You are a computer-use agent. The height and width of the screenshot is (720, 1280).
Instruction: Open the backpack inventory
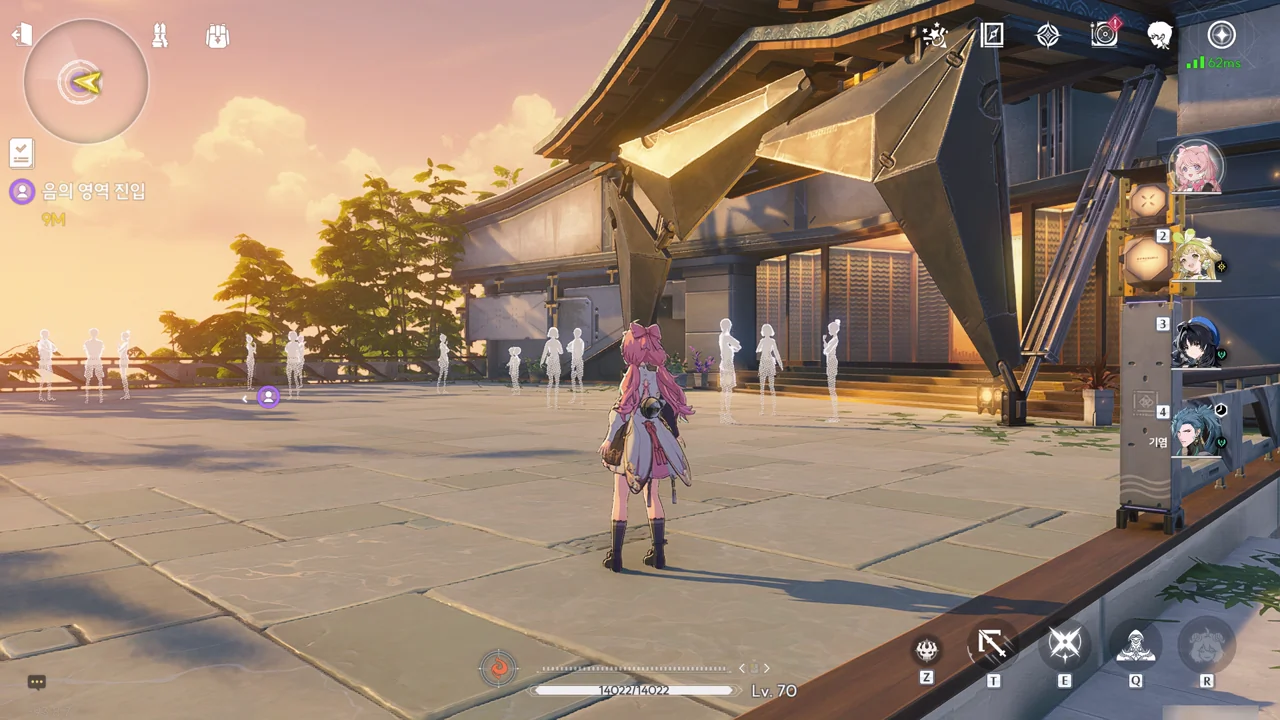pos(217,37)
